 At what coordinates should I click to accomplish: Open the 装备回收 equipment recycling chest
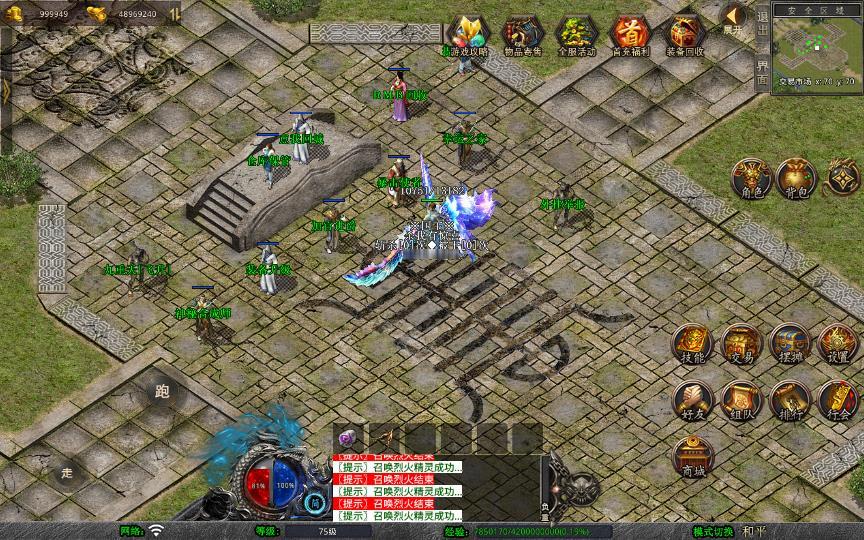(685, 34)
